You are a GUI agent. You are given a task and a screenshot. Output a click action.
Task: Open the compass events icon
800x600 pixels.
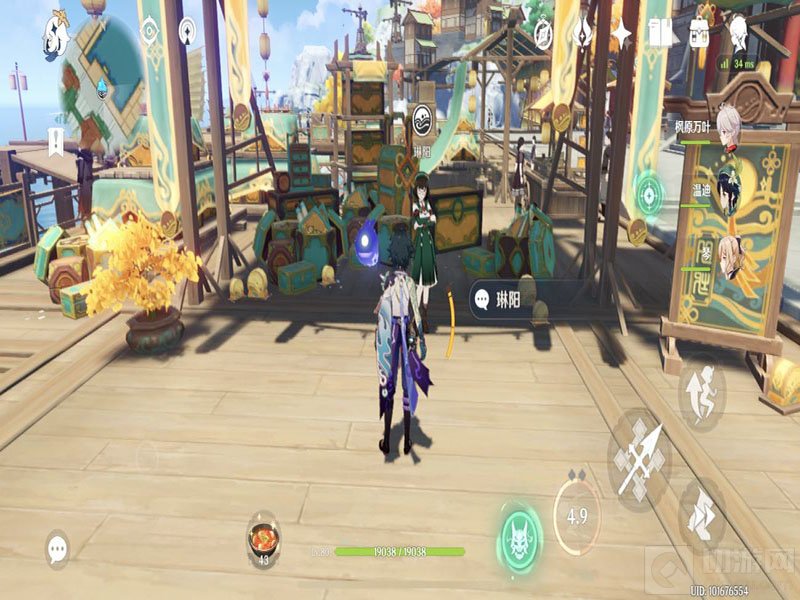(x=543, y=33)
